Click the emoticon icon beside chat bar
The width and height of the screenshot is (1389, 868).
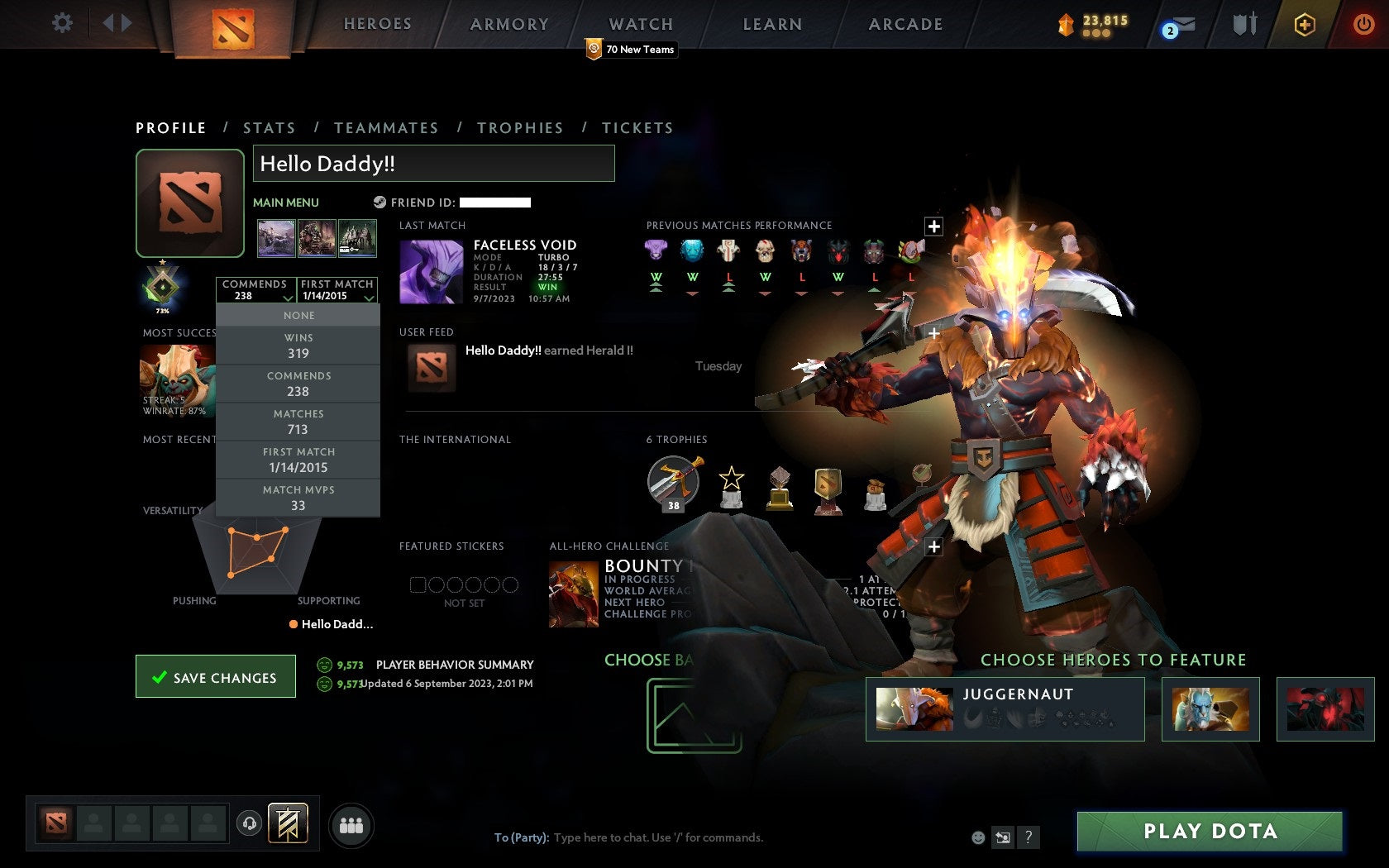pyautogui.click(x=978, y=837)
